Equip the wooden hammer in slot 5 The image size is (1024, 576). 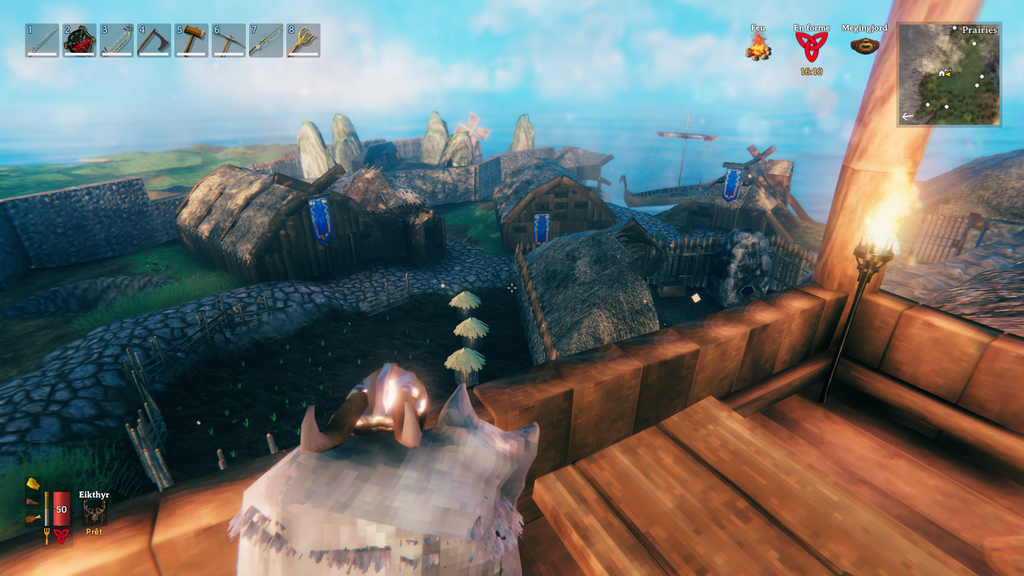point(191,40)
